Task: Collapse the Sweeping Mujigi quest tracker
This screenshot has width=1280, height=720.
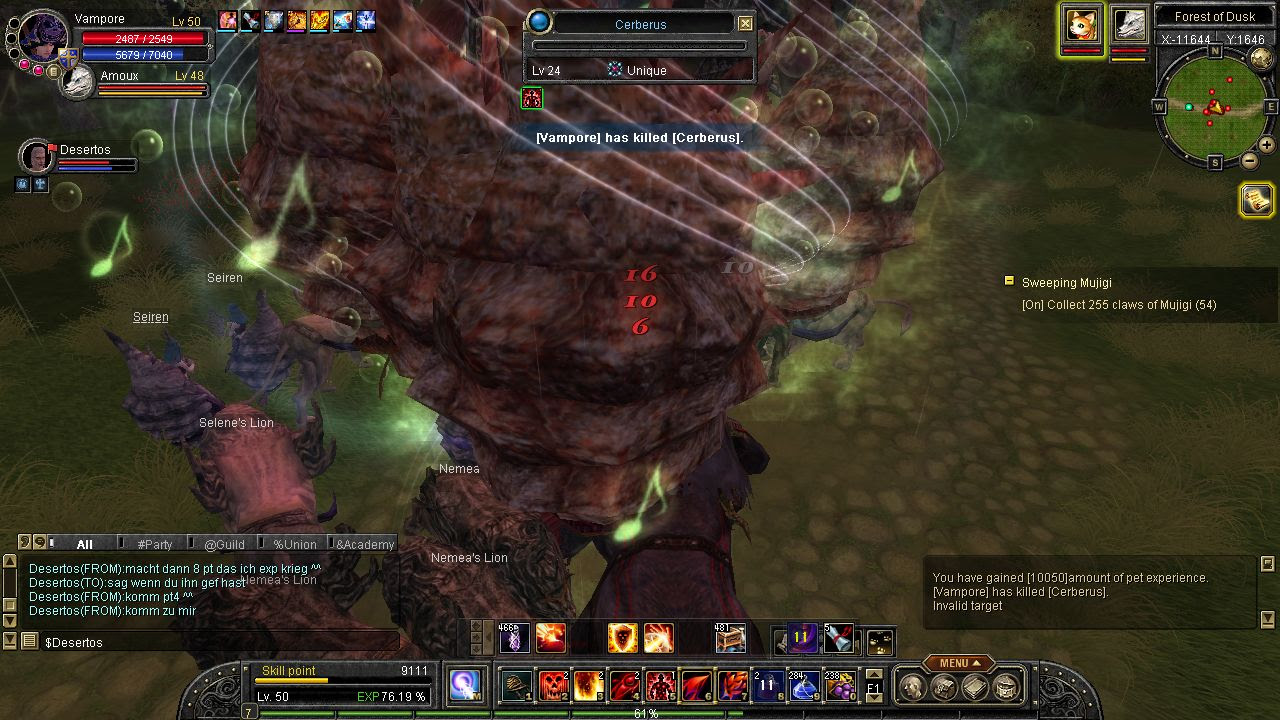Action: click(1009, 282)
